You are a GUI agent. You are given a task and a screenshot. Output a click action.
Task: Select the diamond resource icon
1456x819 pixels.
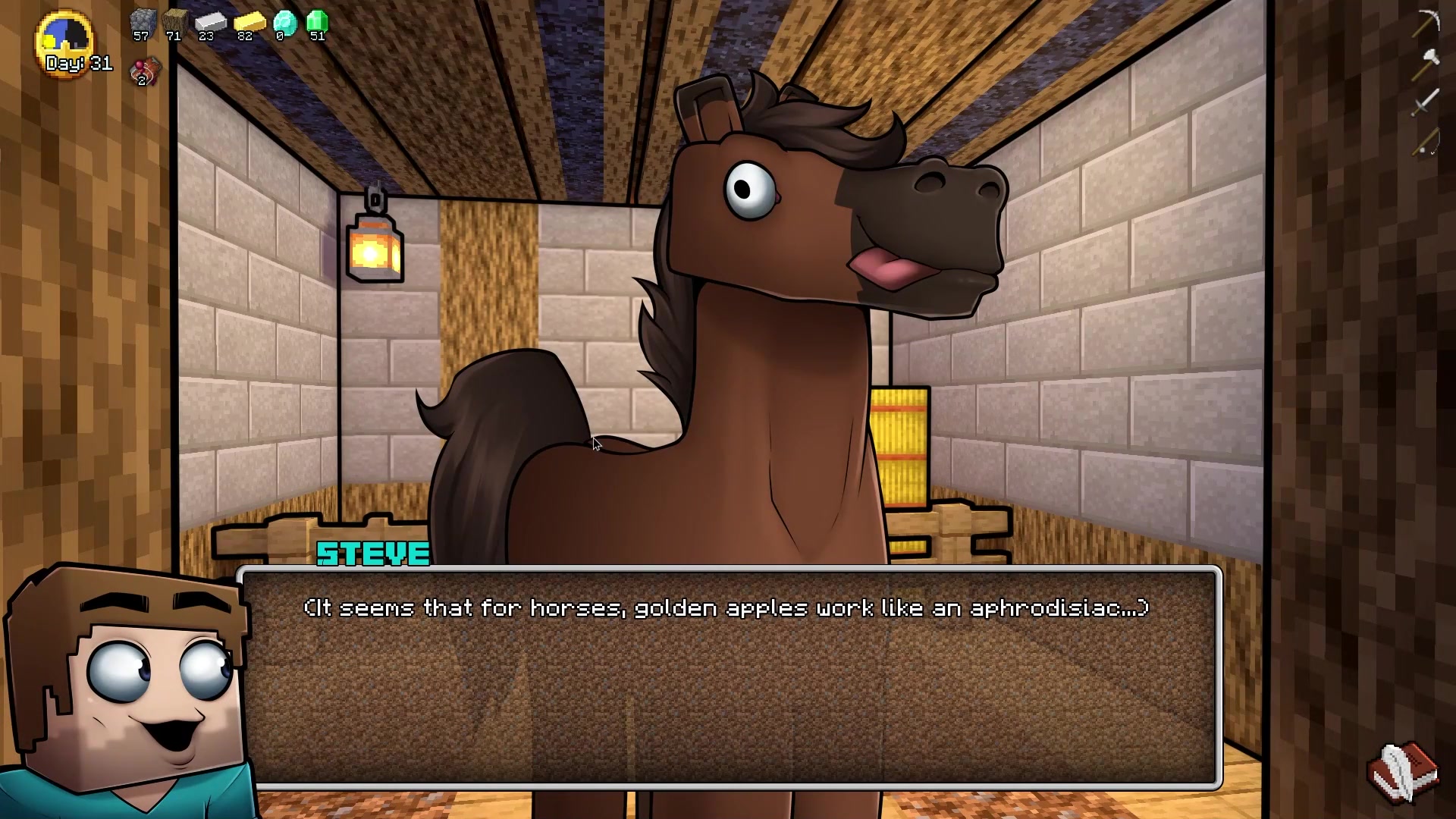pos(284,23)
